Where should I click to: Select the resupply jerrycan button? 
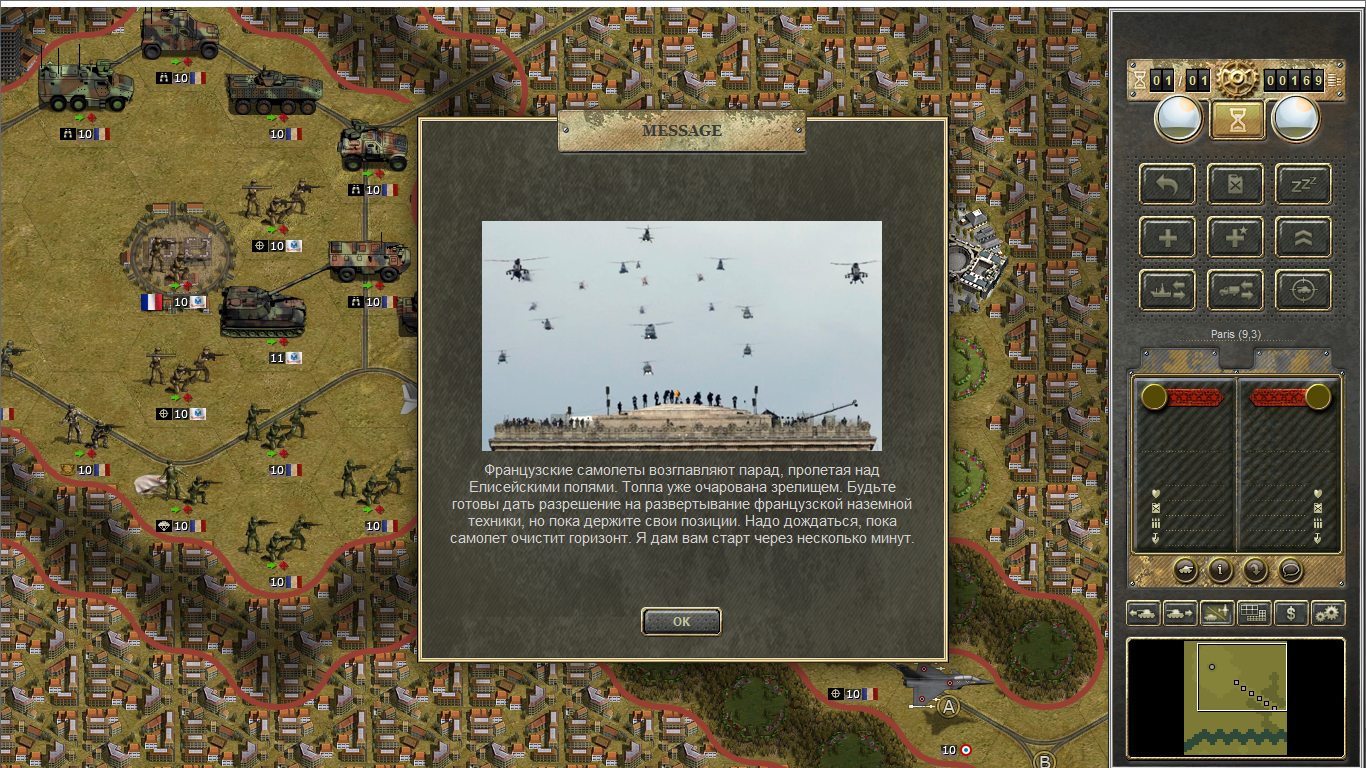[1235, 184]
